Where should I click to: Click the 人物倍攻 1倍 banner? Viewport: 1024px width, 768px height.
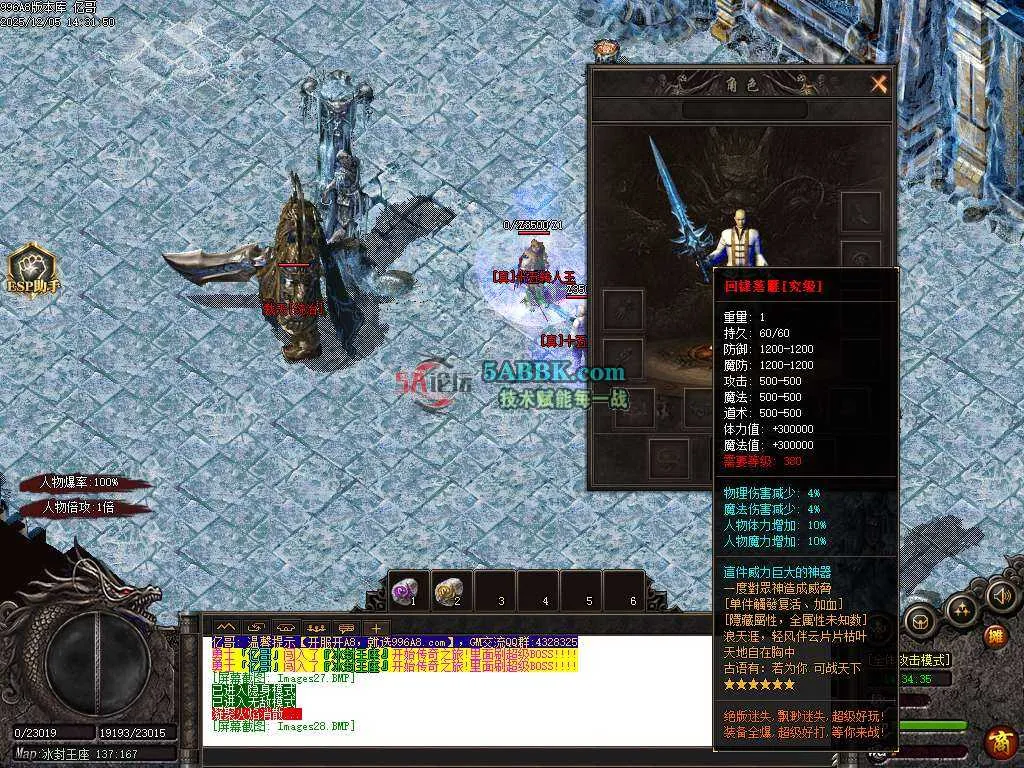(80, 508)
